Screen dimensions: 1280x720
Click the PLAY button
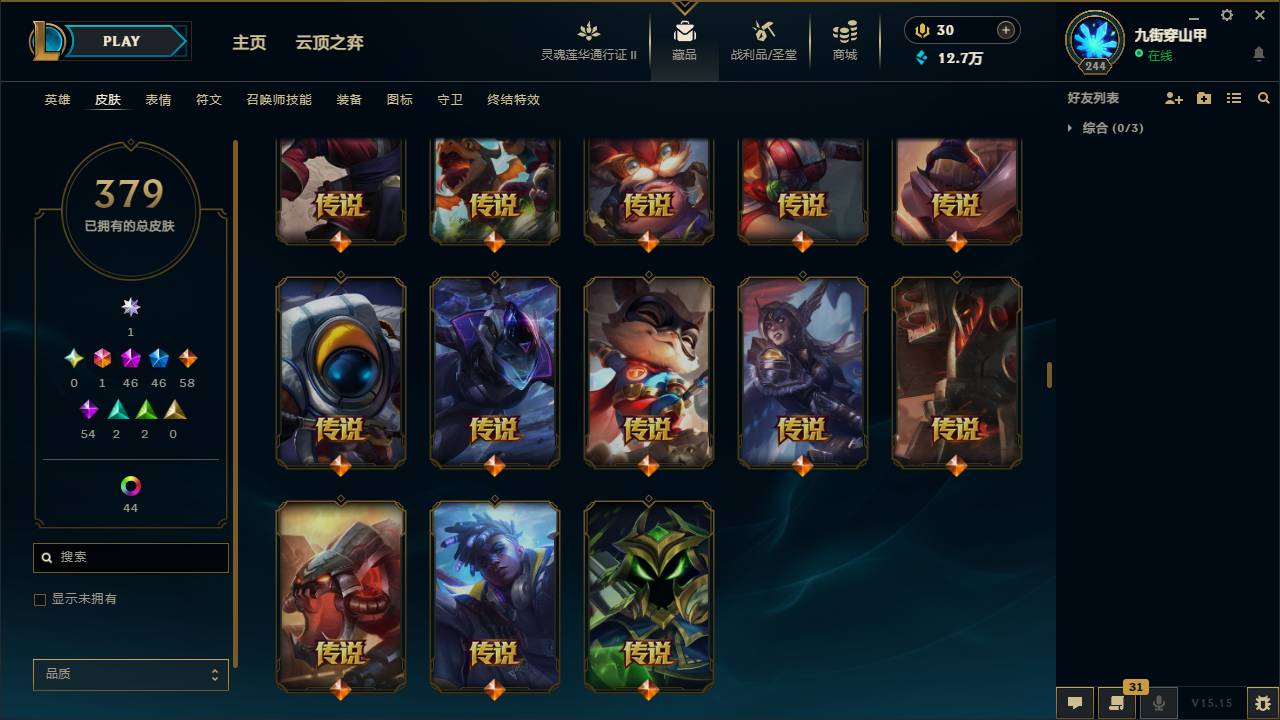pos(121,41)
